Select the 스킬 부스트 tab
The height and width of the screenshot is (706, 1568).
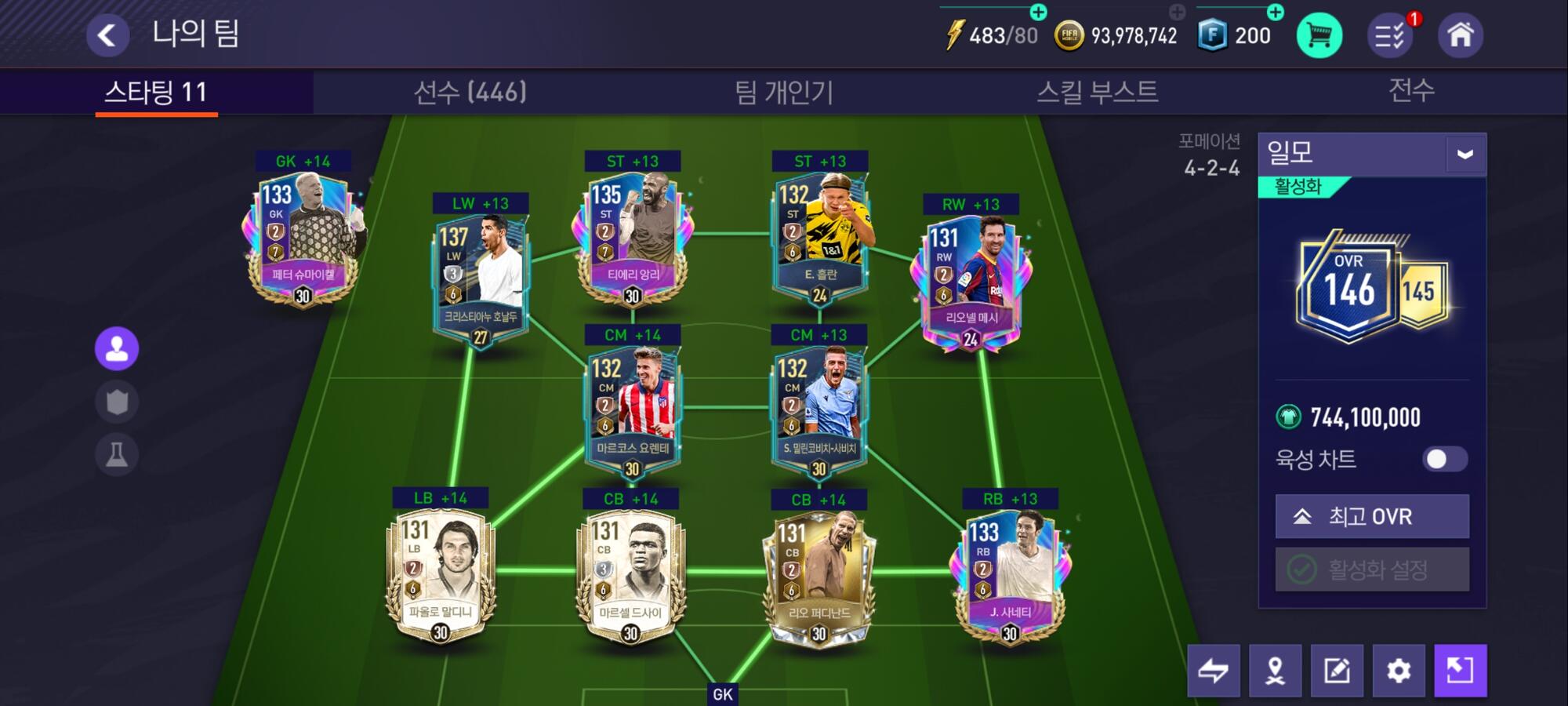[1097, 93]
